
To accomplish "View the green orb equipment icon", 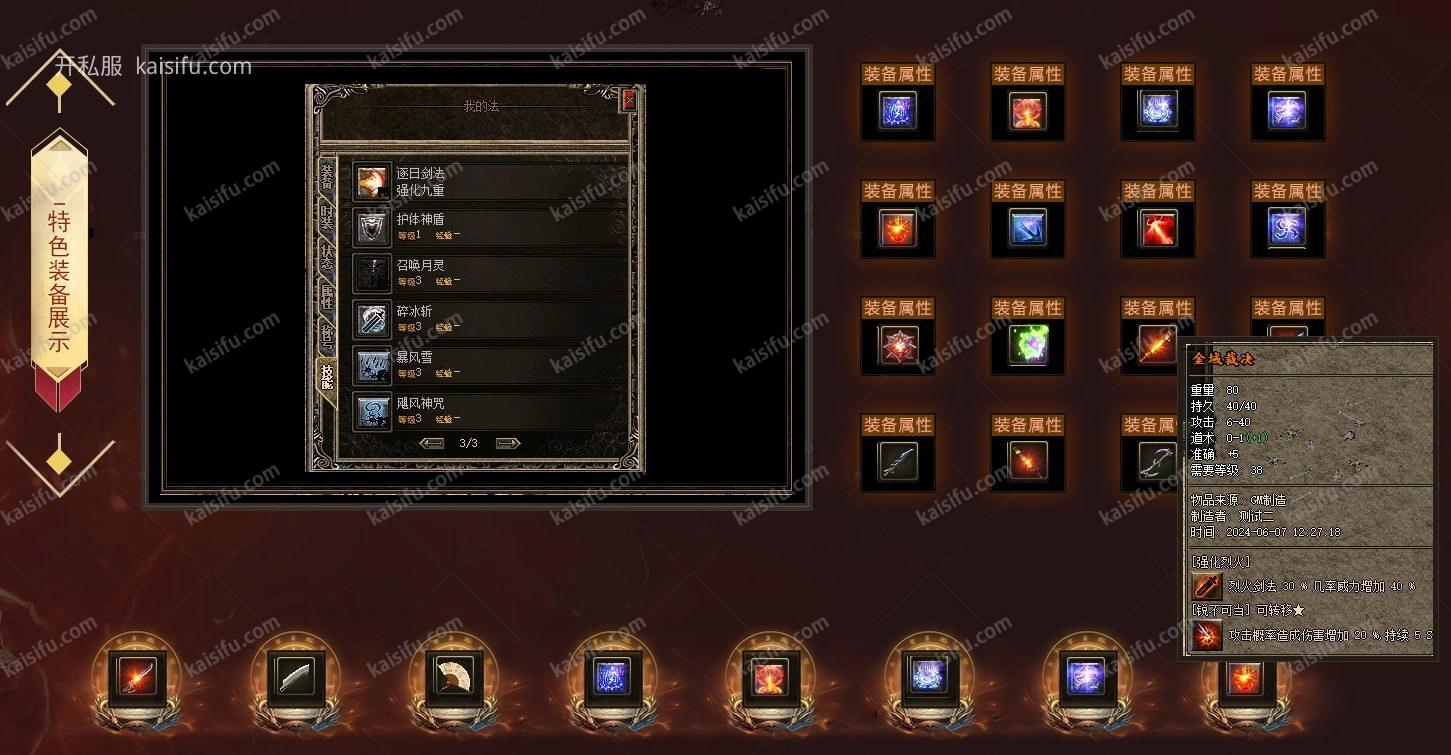I will 1028,345.
